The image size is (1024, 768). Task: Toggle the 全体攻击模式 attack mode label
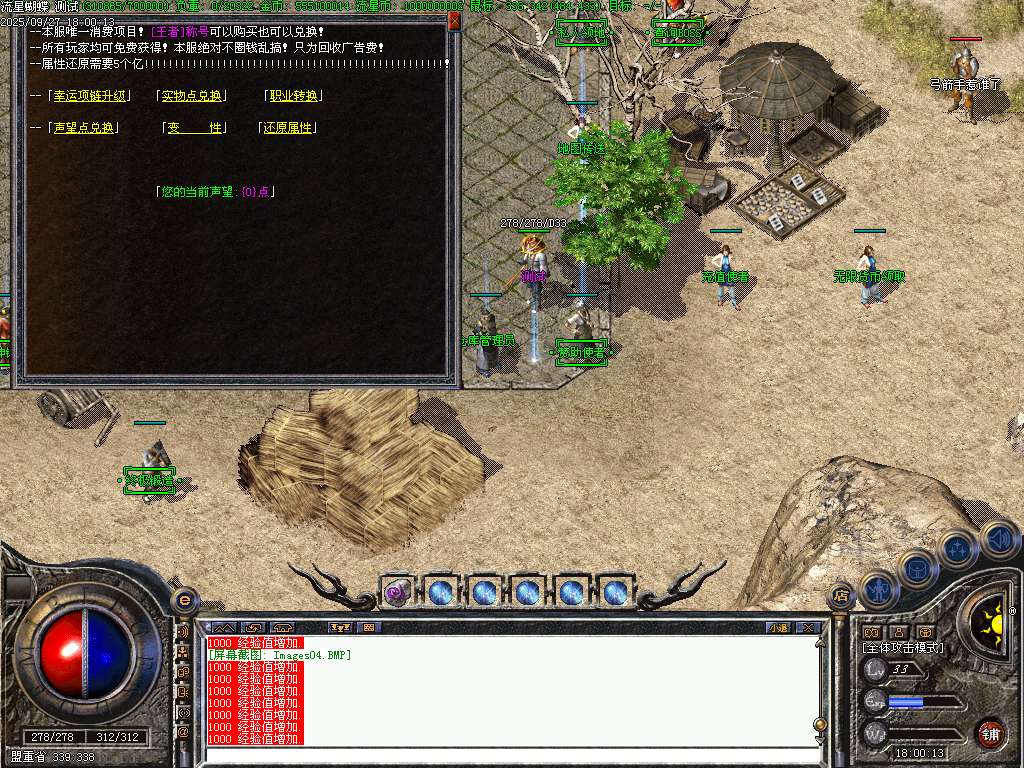coord(902,648)
